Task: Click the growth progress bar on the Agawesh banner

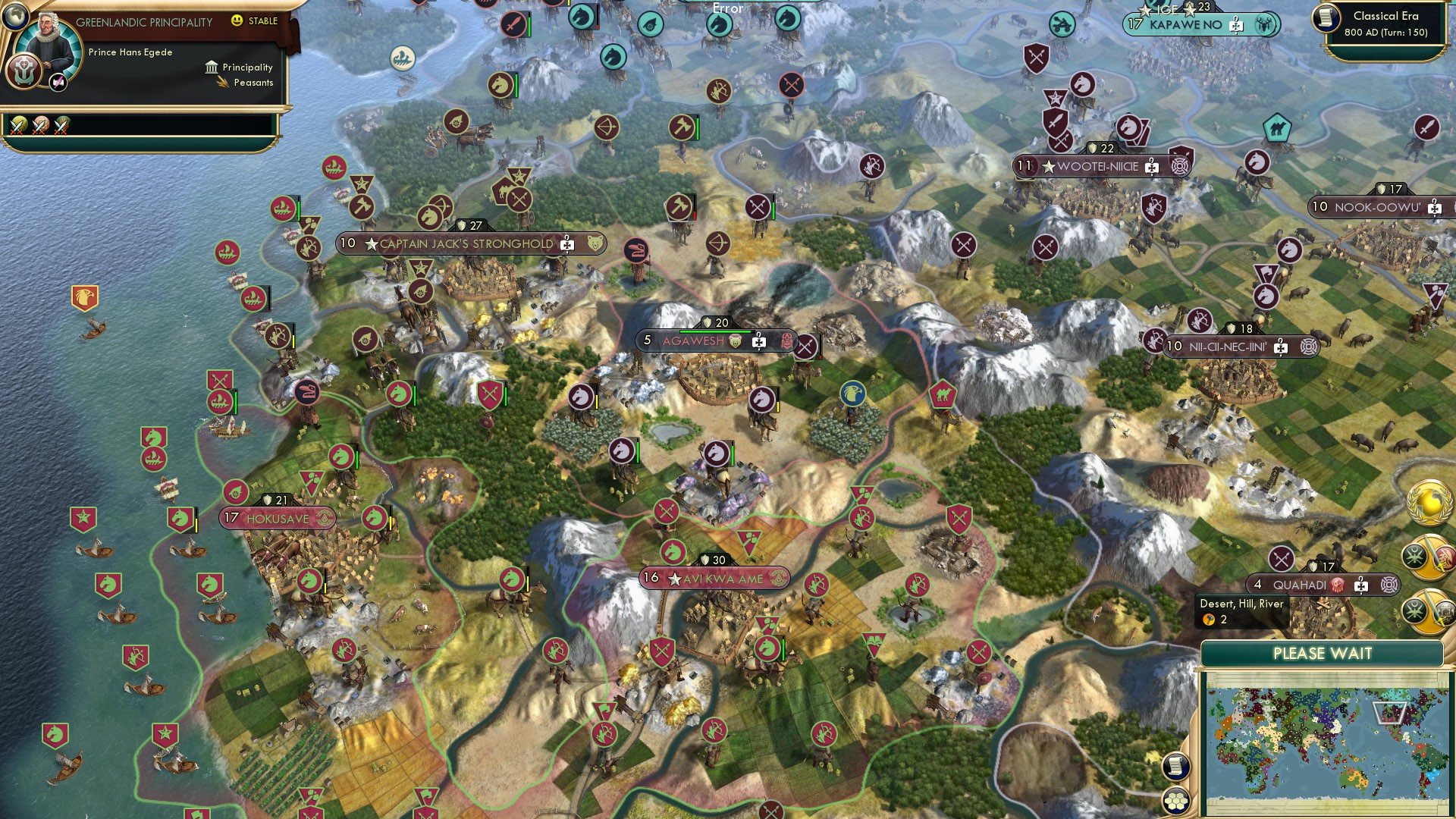Action: 716,331
